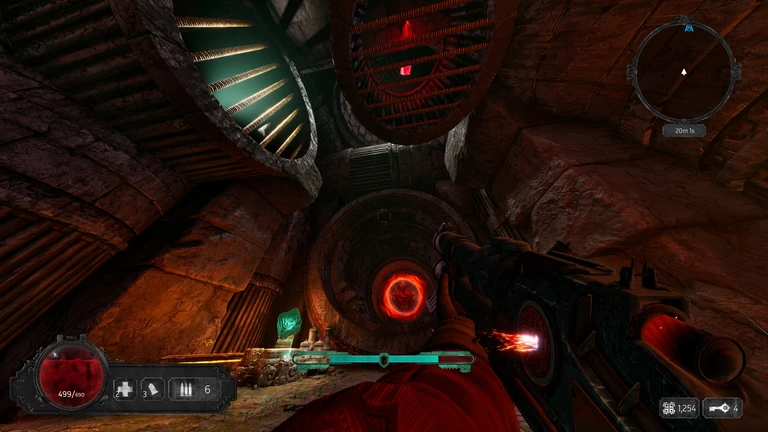Open the circular minimap
Image resolution: width=768 pixels, height=432 pixels.
[685, 71]
